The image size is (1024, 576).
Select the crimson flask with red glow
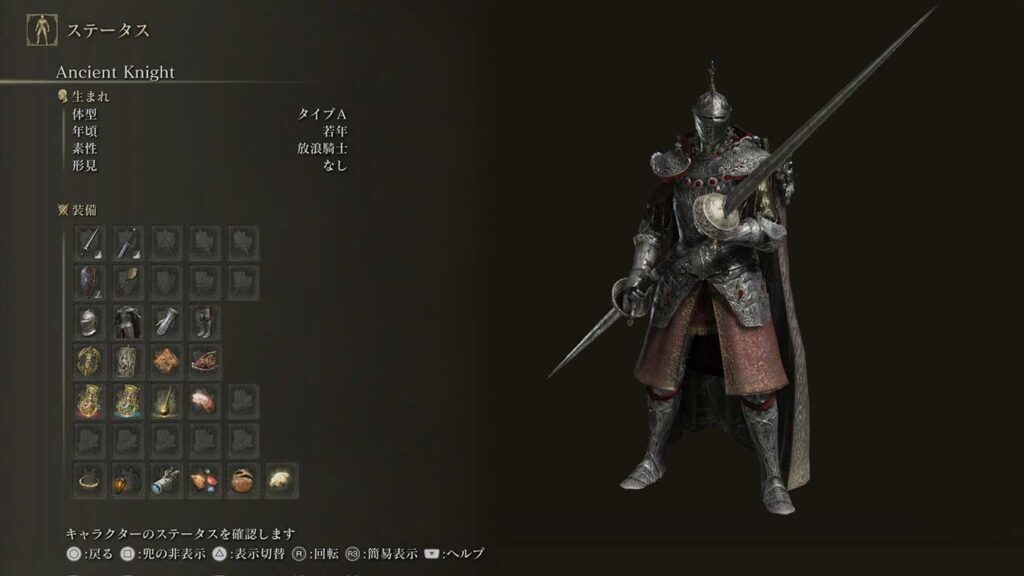pos(89,400)
